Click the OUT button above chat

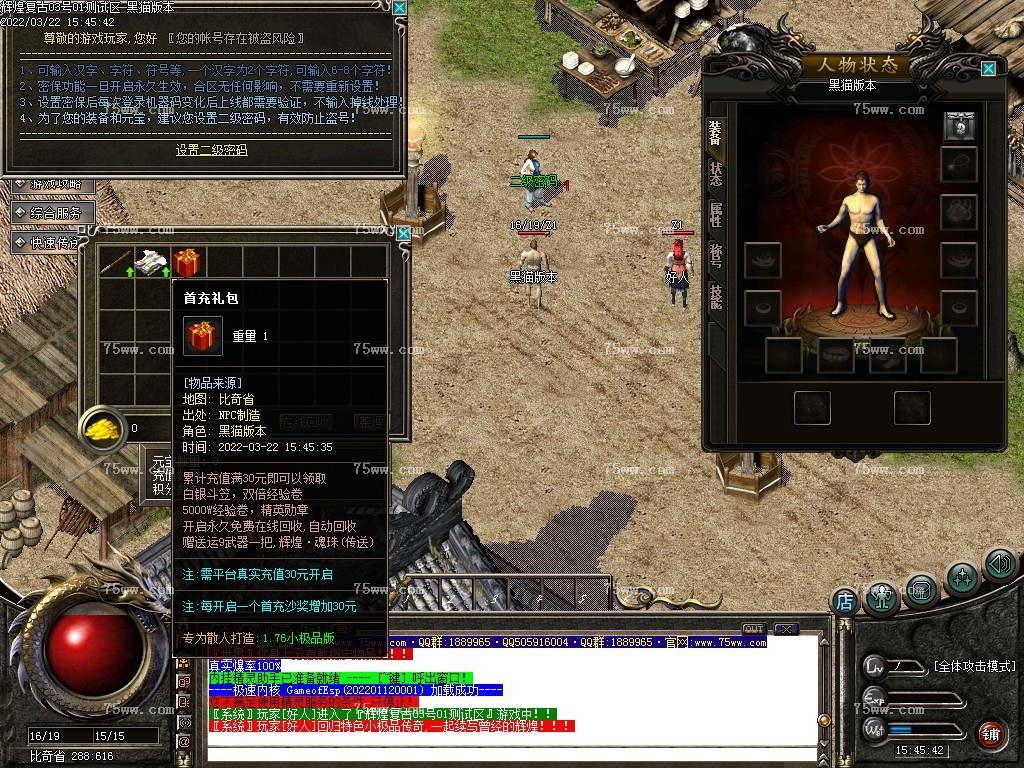click(x=753, y=629)
